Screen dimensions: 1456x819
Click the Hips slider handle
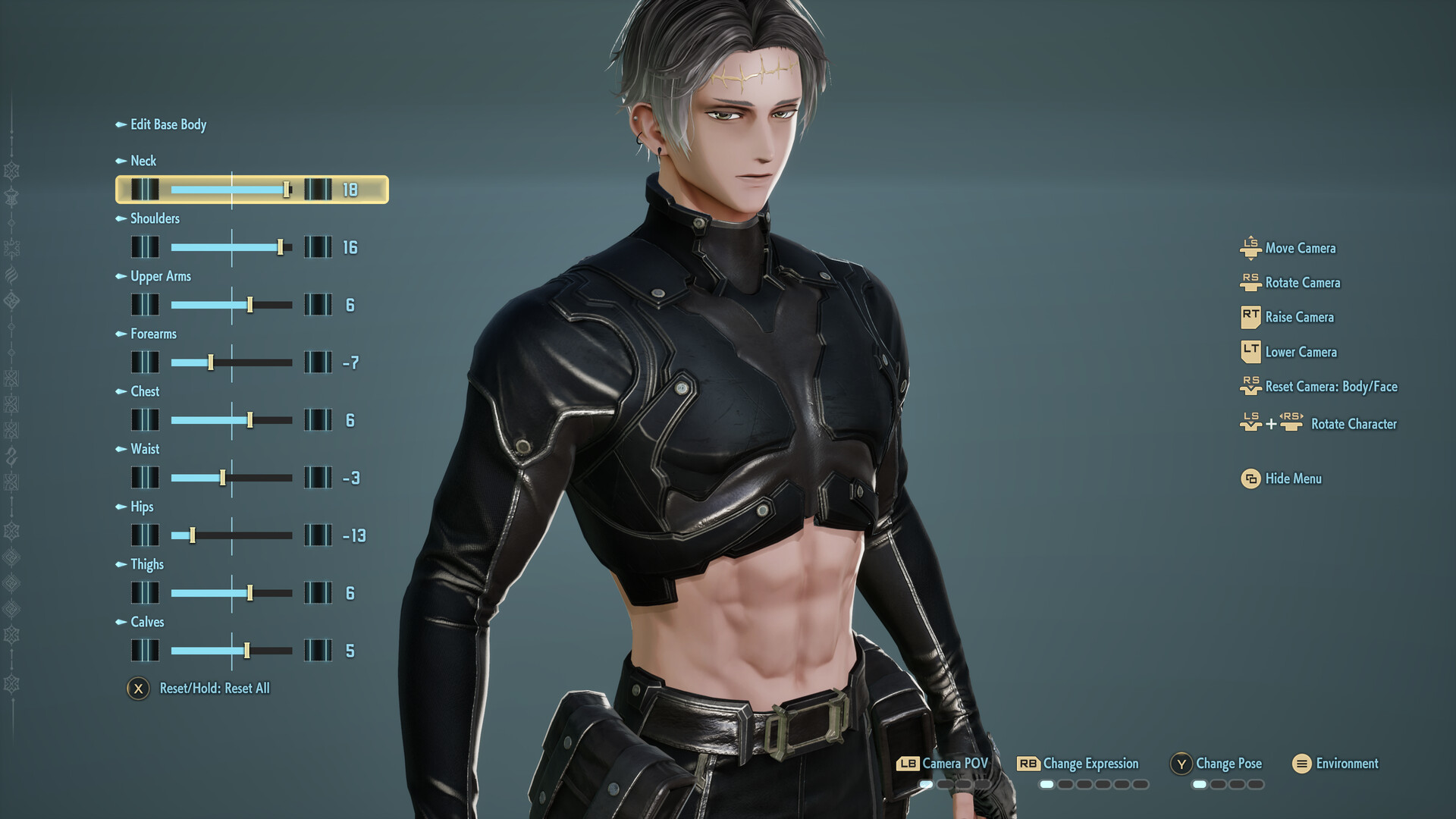click(194, 535)
